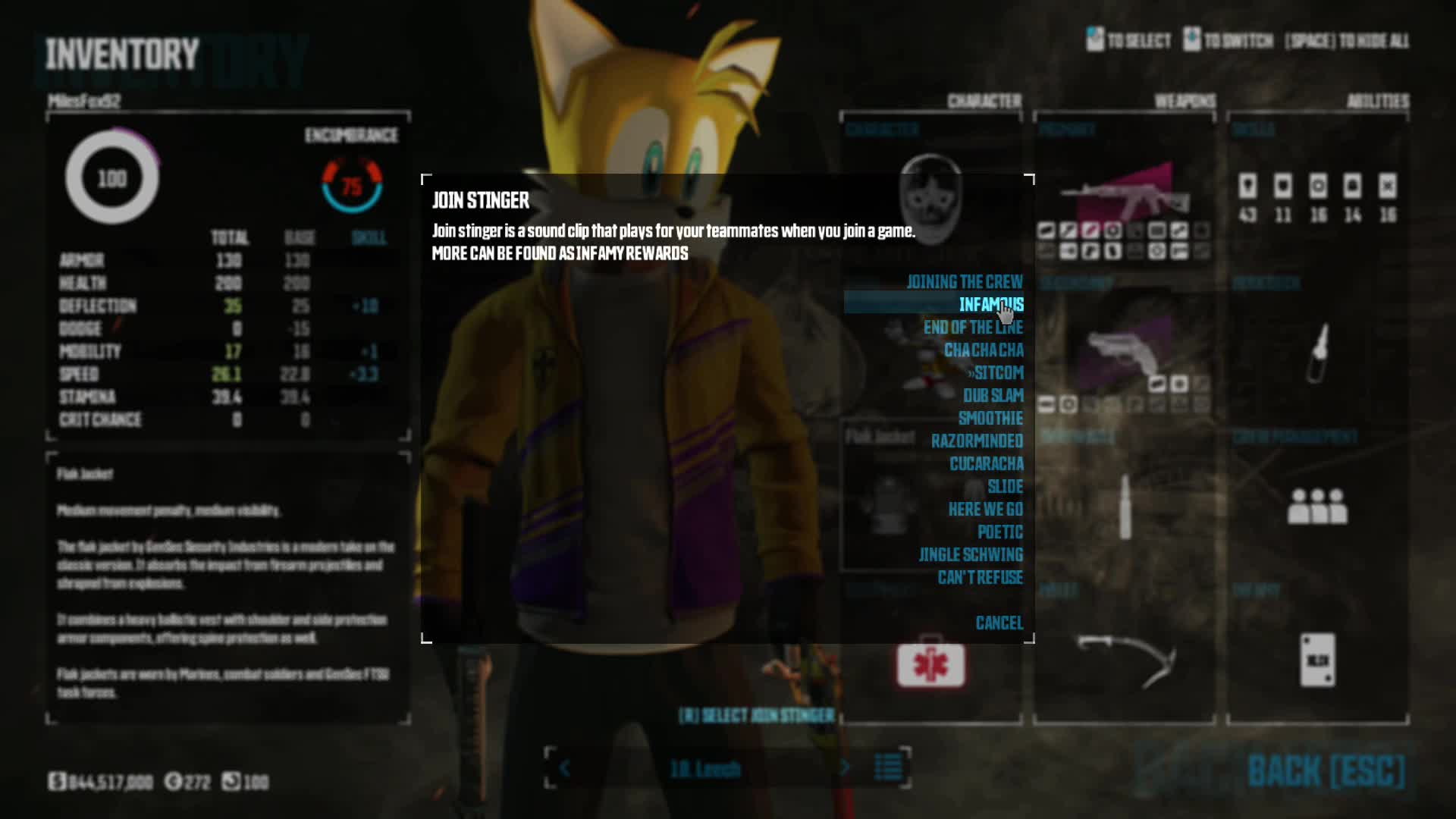The width and height of the screenshot is (1456, 819).
Task: Select the Dub Slam stinger
Action: point(993,396)
